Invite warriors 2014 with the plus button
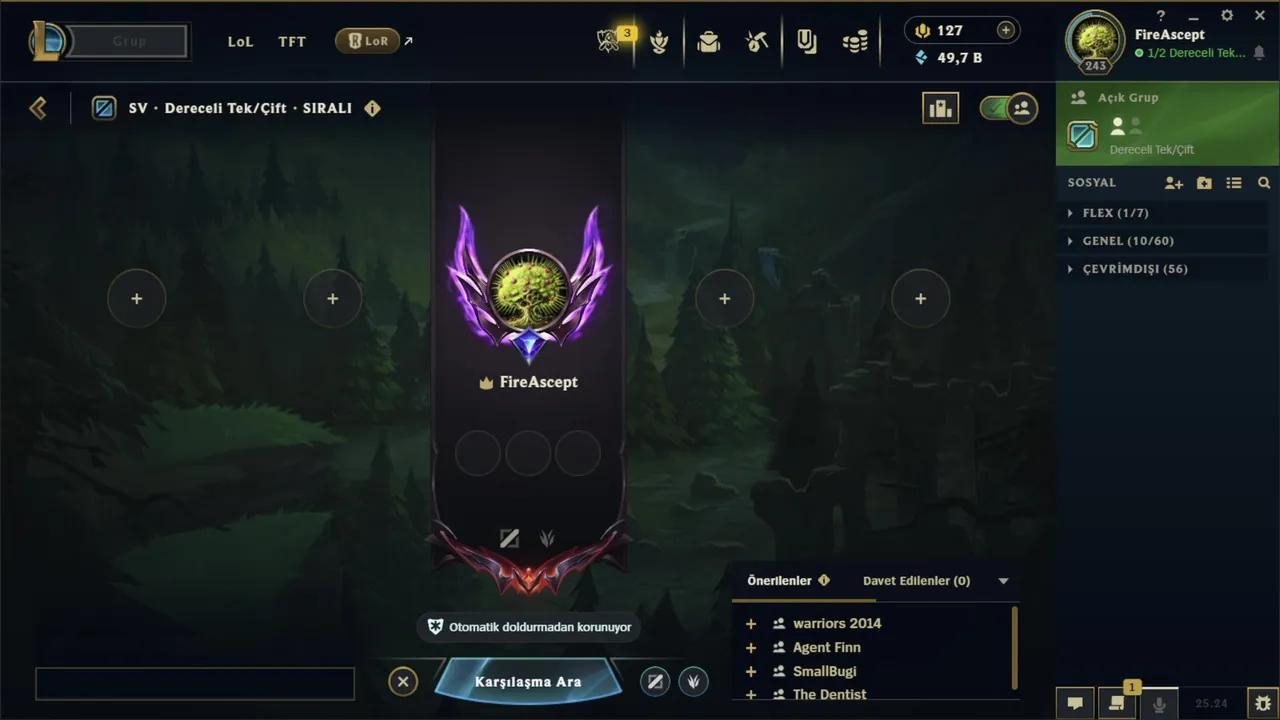The width and height of the screenshot is (1280, 720). 750,623
